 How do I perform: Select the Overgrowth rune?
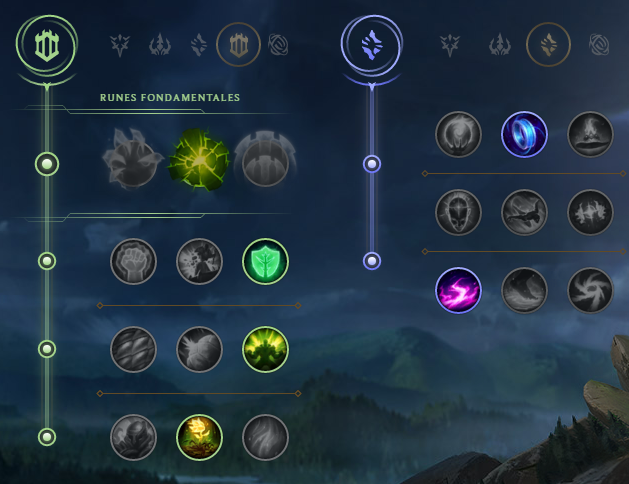[x=133, y=437]
